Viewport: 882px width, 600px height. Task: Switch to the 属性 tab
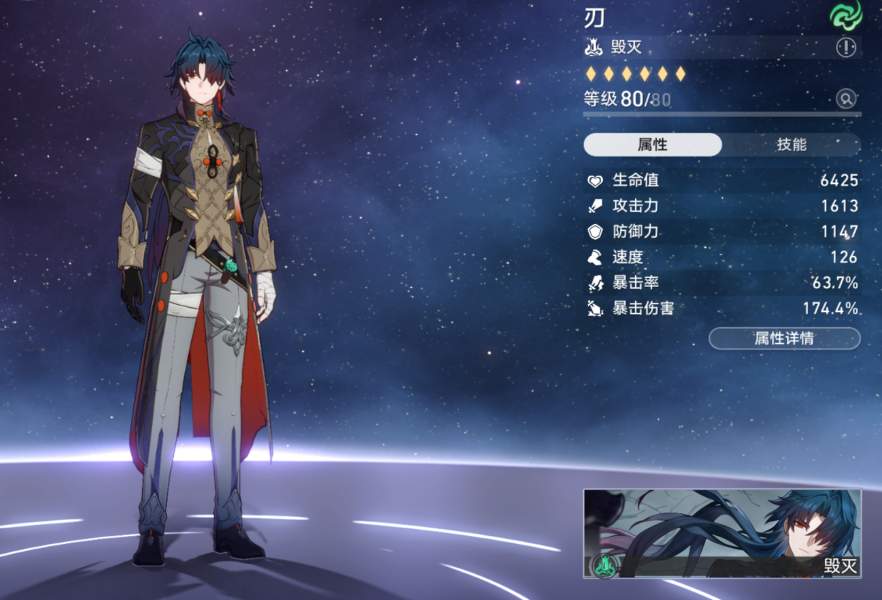click(x=652, y=145)
